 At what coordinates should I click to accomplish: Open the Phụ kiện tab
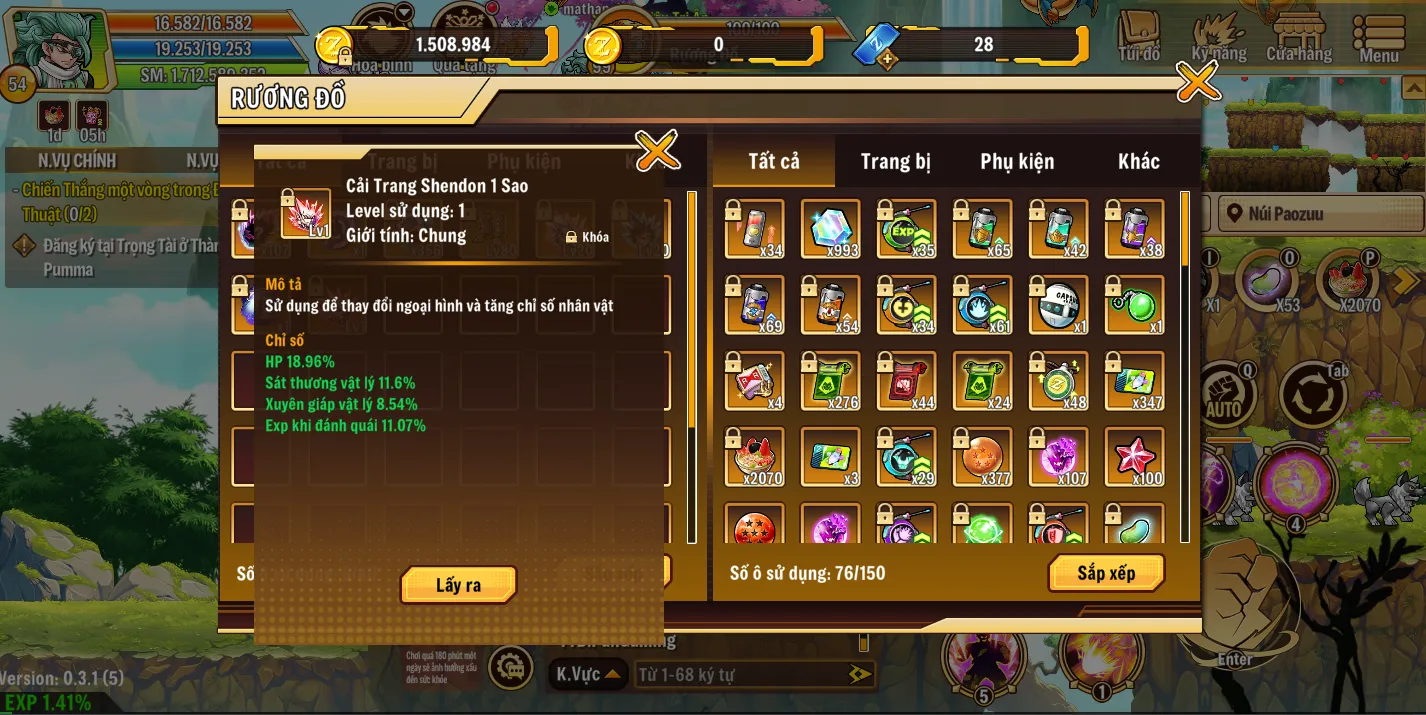click(x=1017, y=162)
